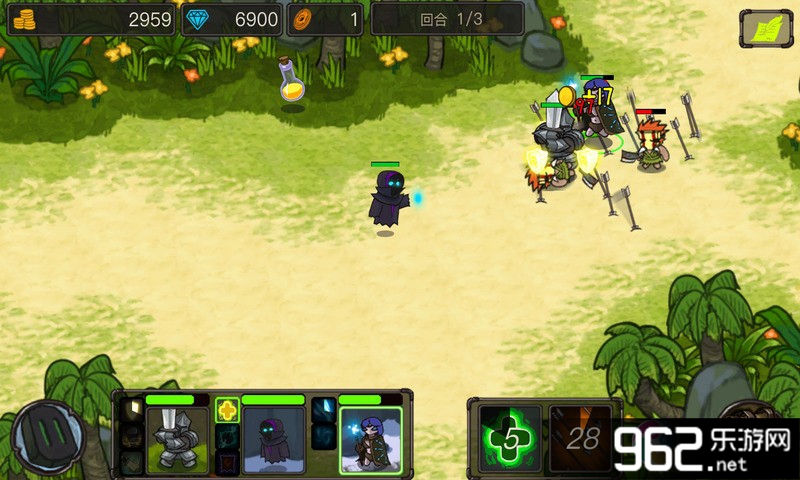The image size is (800, 480).
Task: Trigger the yellow cross skill icon
Action: tap(227, 410)
